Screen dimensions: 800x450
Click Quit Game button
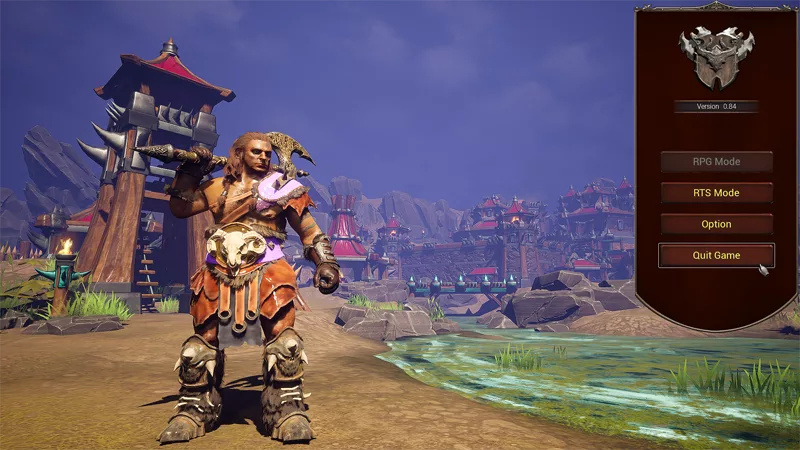pyautogui.click(x=716, y=255)
